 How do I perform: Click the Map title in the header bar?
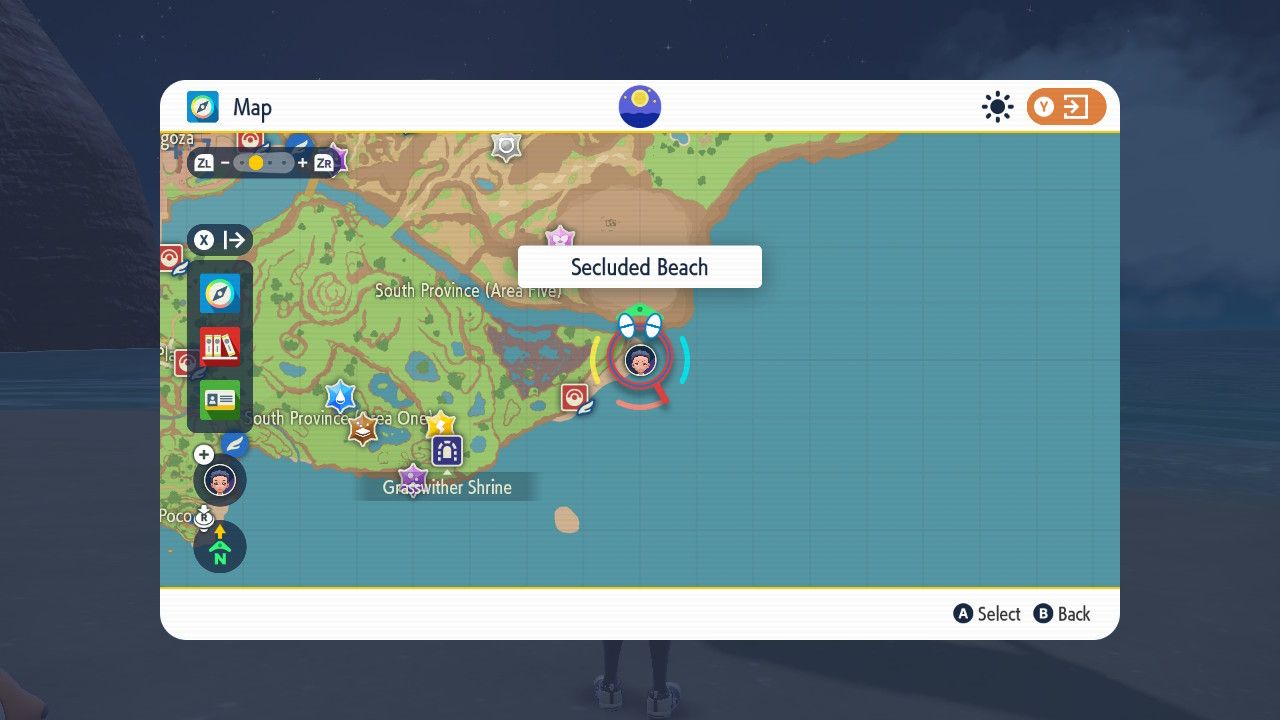coord(252,107)
